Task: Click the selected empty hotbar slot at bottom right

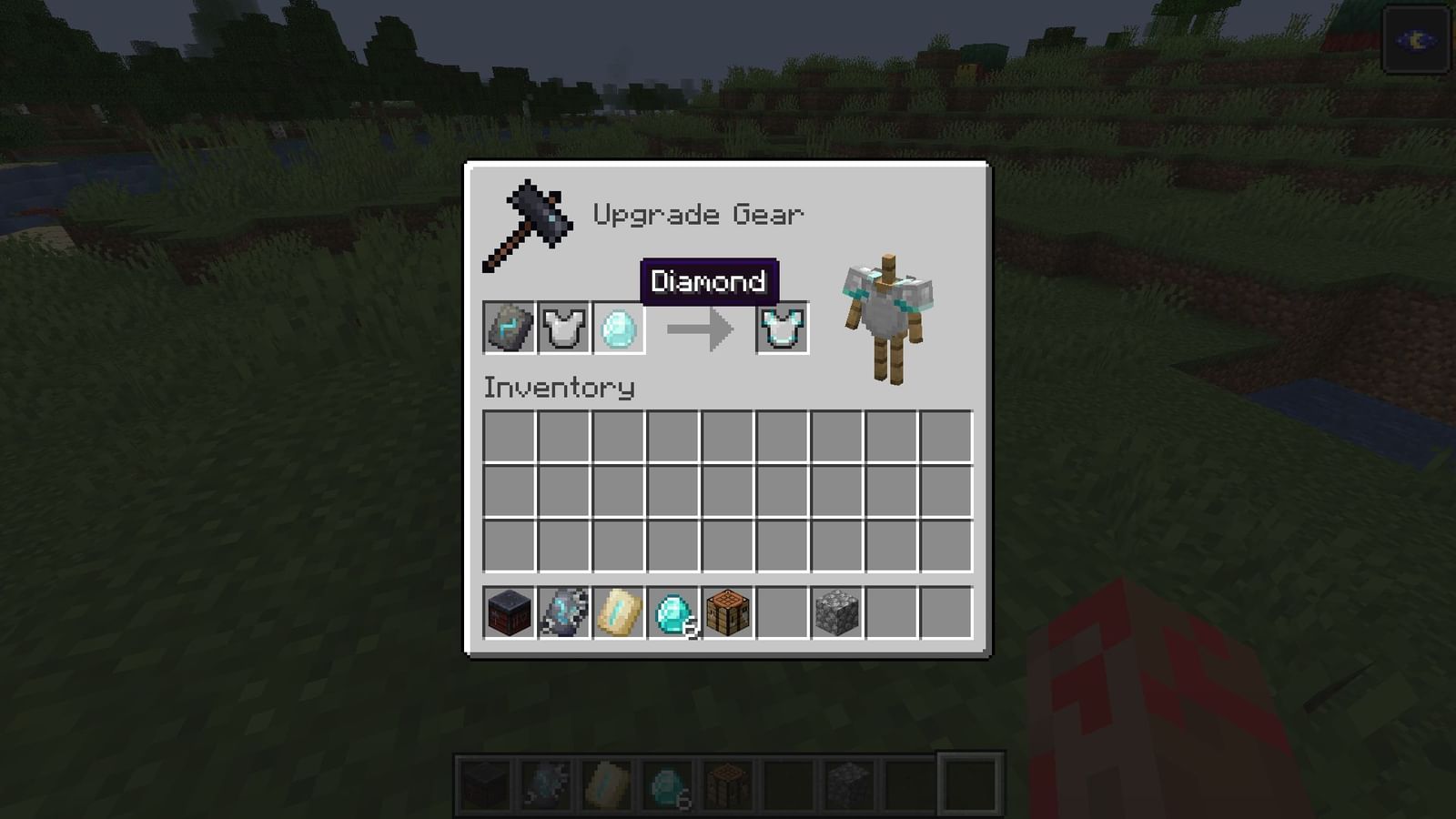Action: [x=968, y=781]
